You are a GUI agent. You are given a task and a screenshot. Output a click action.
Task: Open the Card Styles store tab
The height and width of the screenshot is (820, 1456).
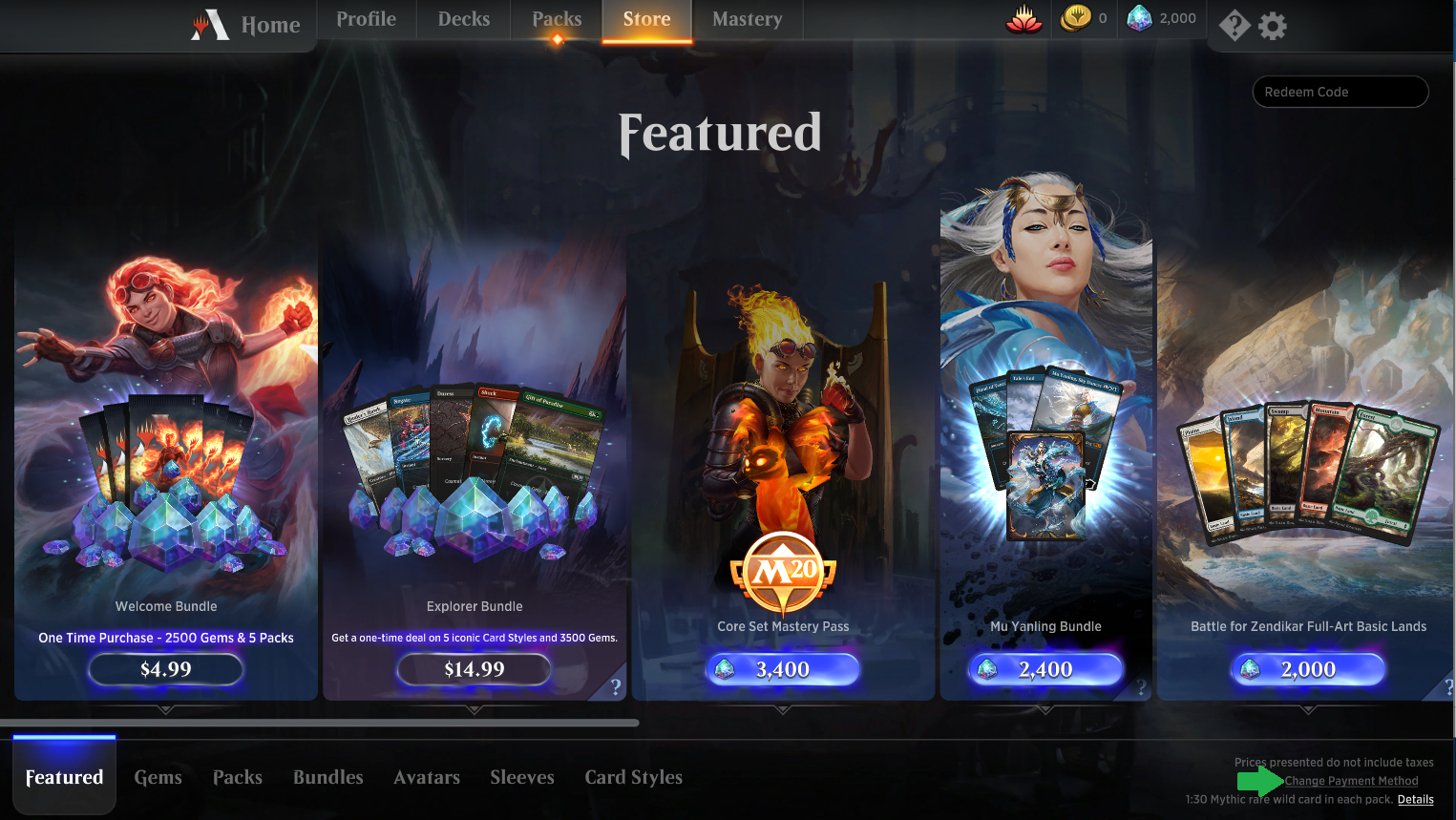(633, 777)
